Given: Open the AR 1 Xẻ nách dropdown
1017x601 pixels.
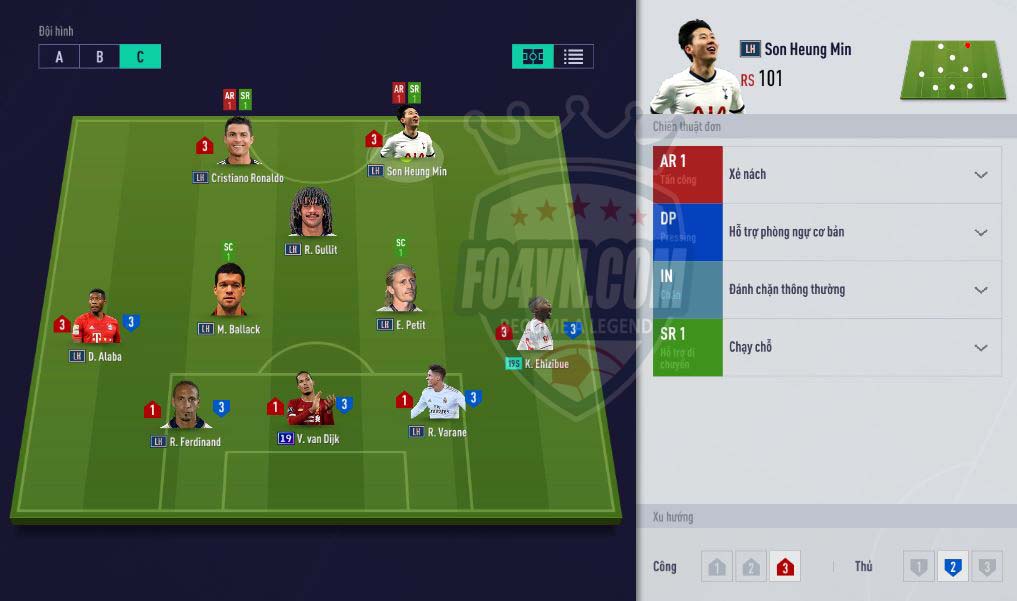Looking at the screenshot, I should tap(980, 175).
